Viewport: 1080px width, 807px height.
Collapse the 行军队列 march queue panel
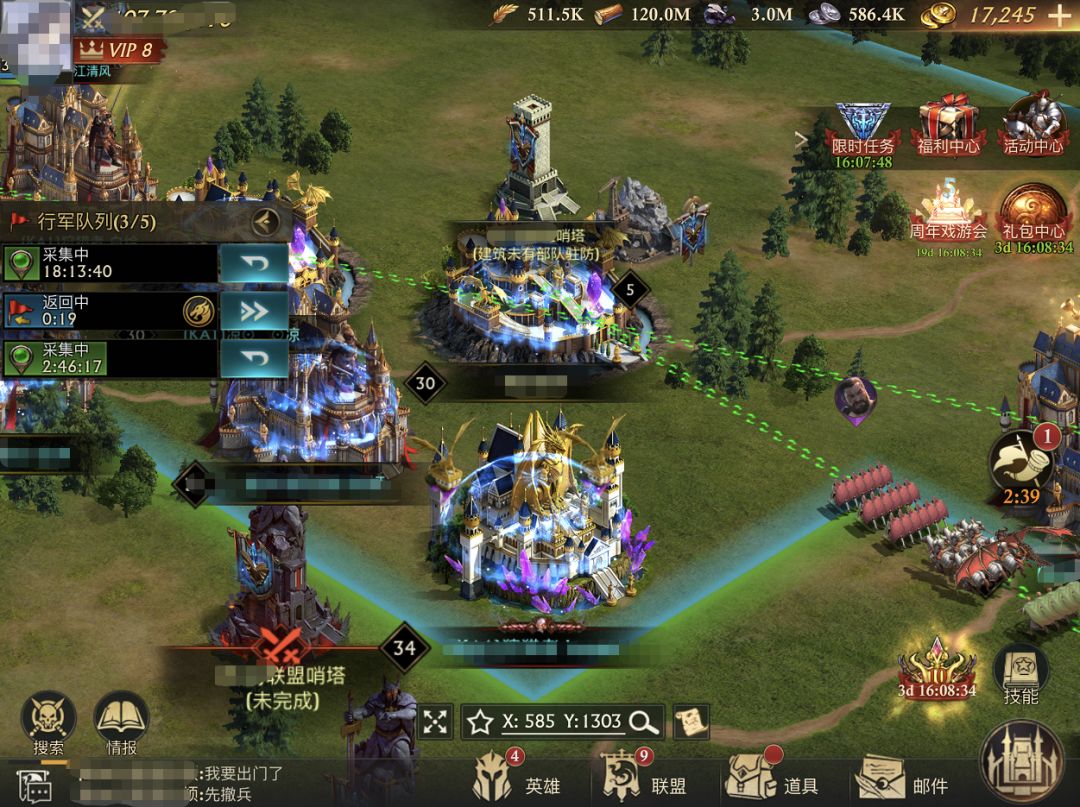(265, 220)
